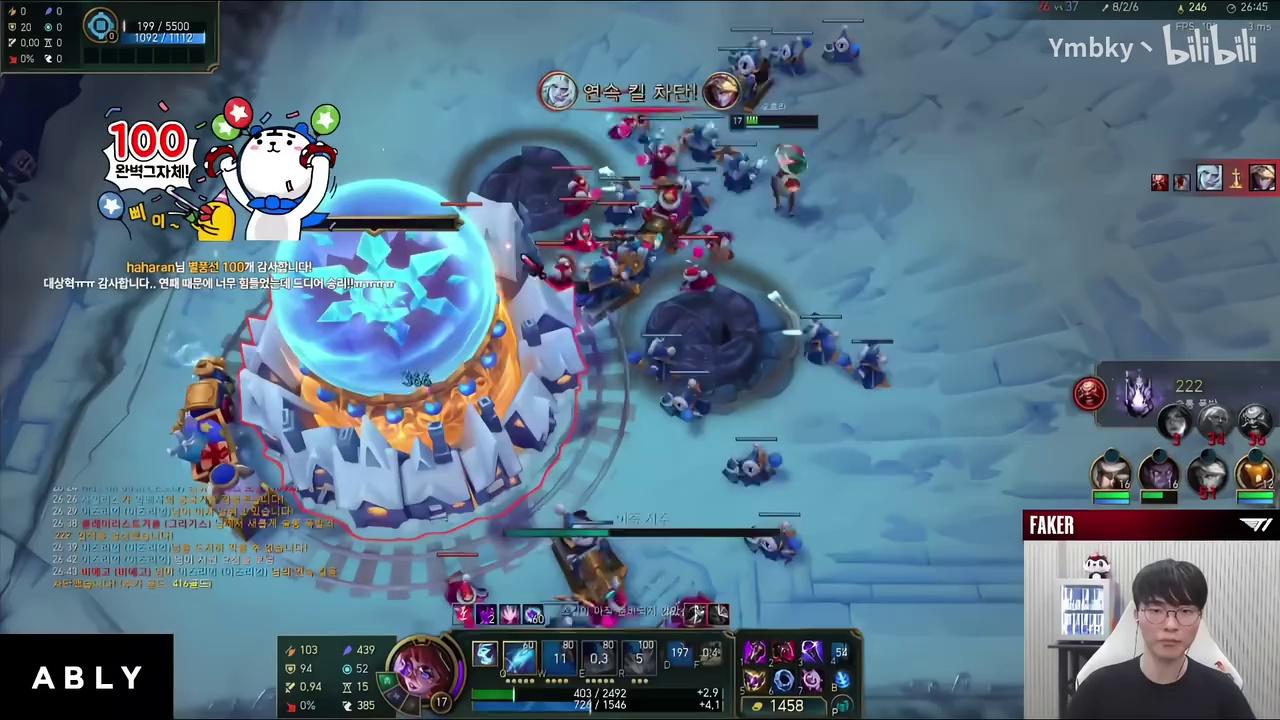
Task: Use the E ability slot
Action: [600, 657]
